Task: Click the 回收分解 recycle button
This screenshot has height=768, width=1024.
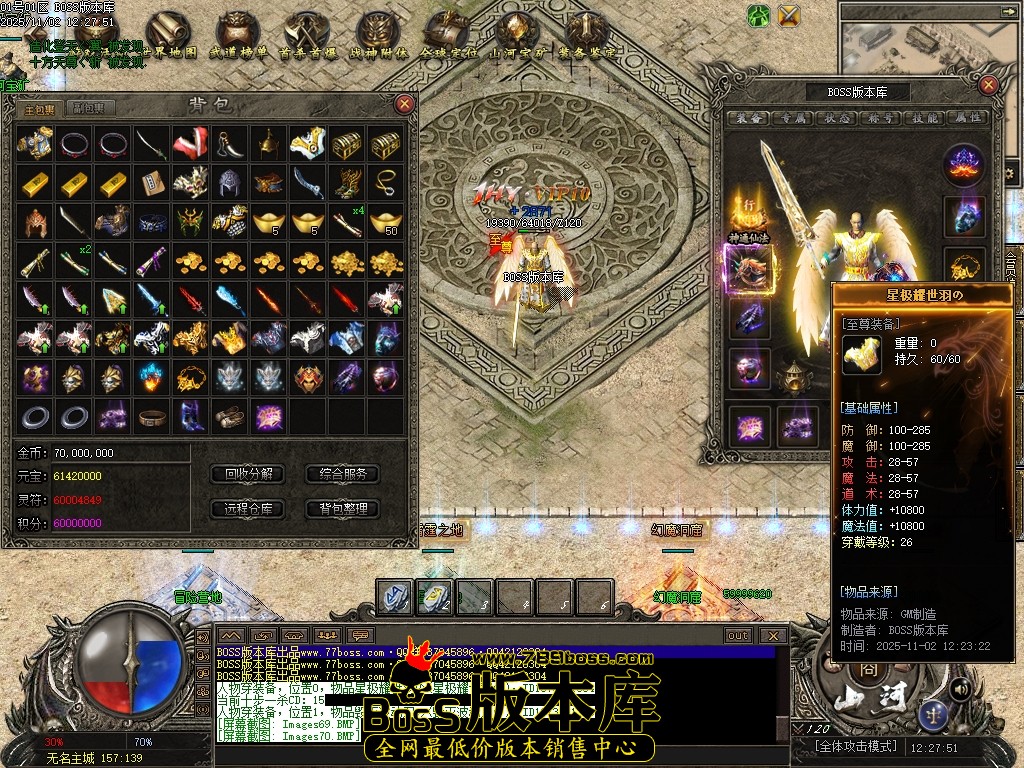Action: pyautogui.click(x=248, y=474)
